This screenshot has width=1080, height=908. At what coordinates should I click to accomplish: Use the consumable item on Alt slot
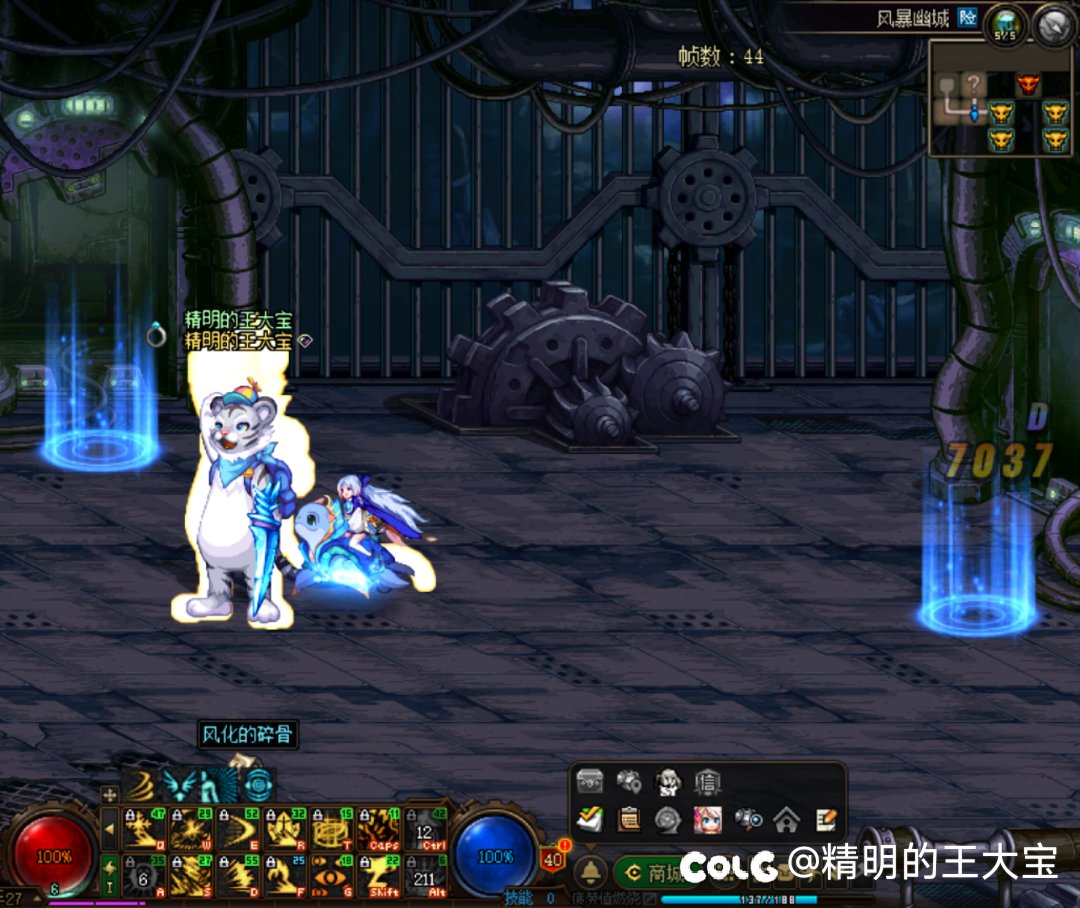[426, 875]
